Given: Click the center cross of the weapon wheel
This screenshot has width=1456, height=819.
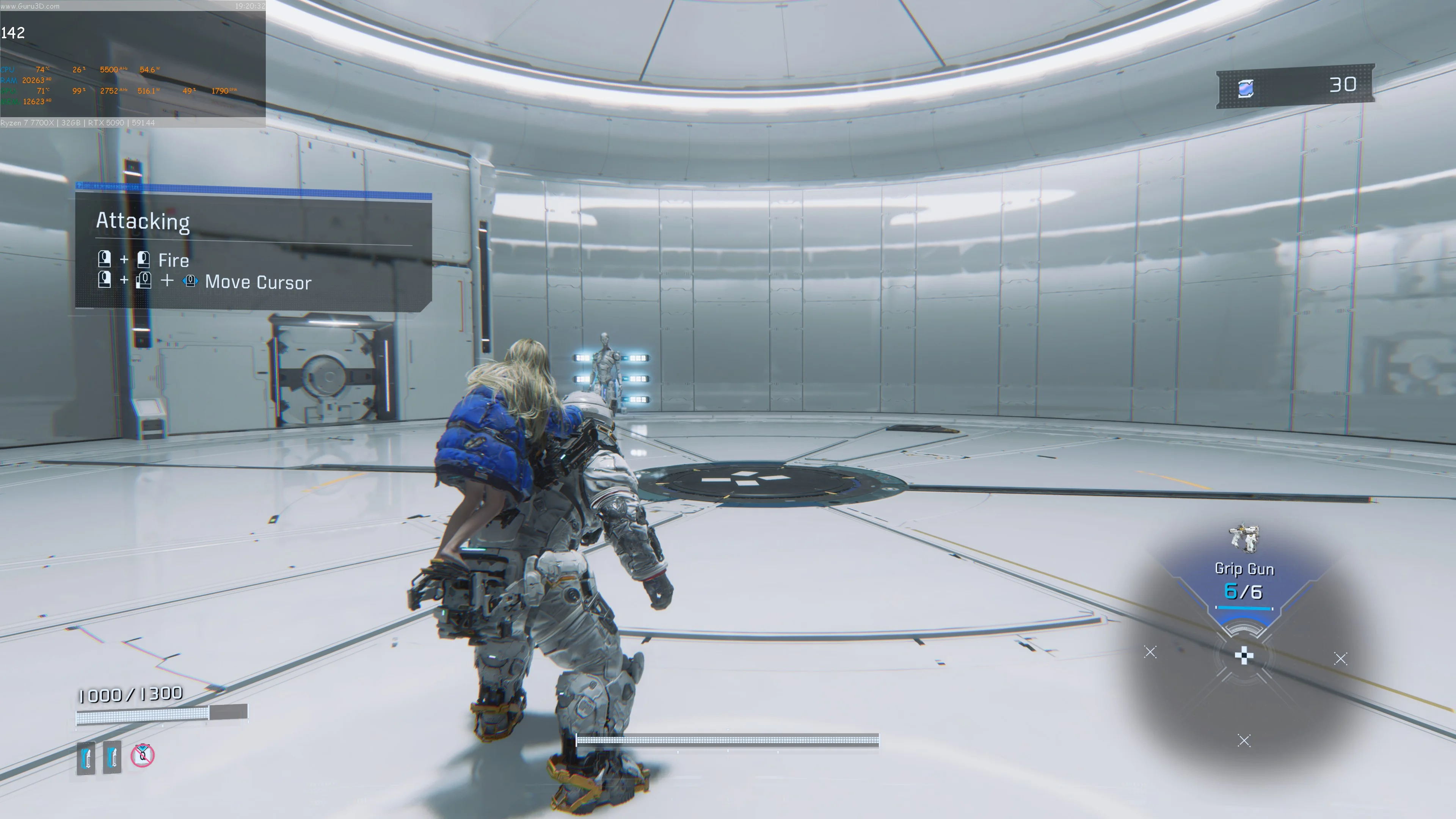Looking at the screenshot, I should pyautogui.click(x=1244, y=656).
